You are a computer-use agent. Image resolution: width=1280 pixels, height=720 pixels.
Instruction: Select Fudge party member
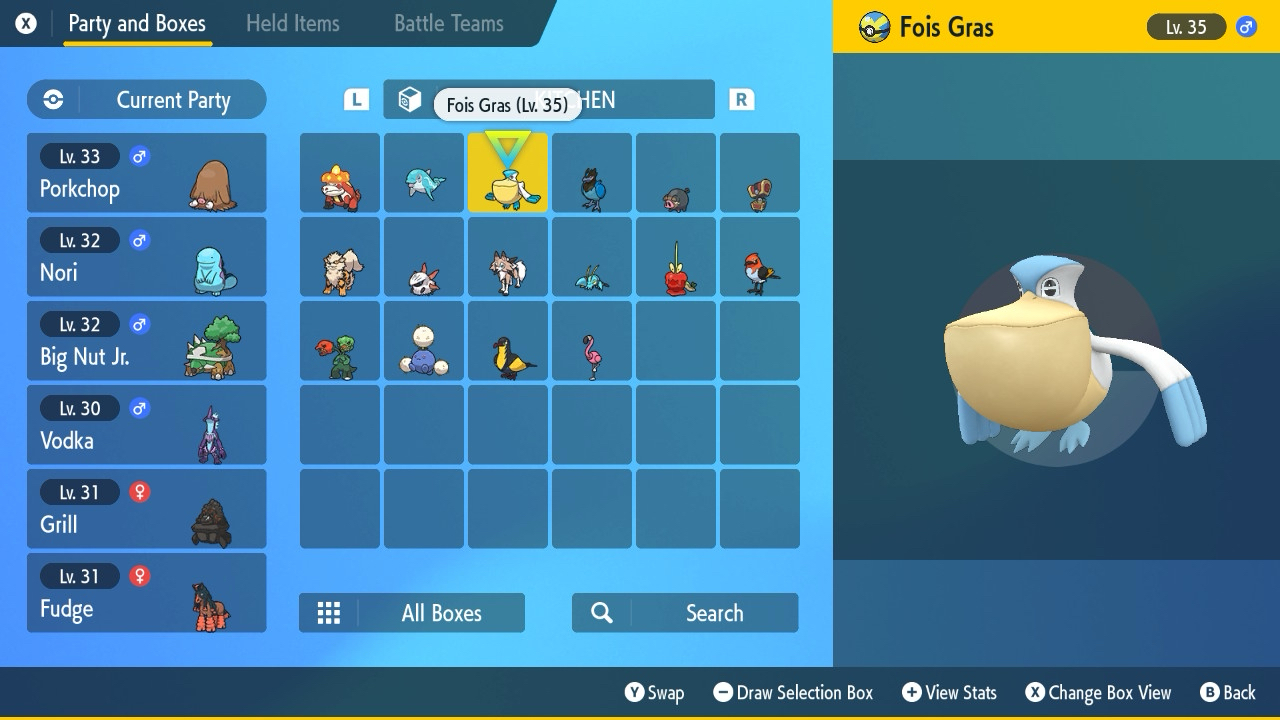click(146, 593)
